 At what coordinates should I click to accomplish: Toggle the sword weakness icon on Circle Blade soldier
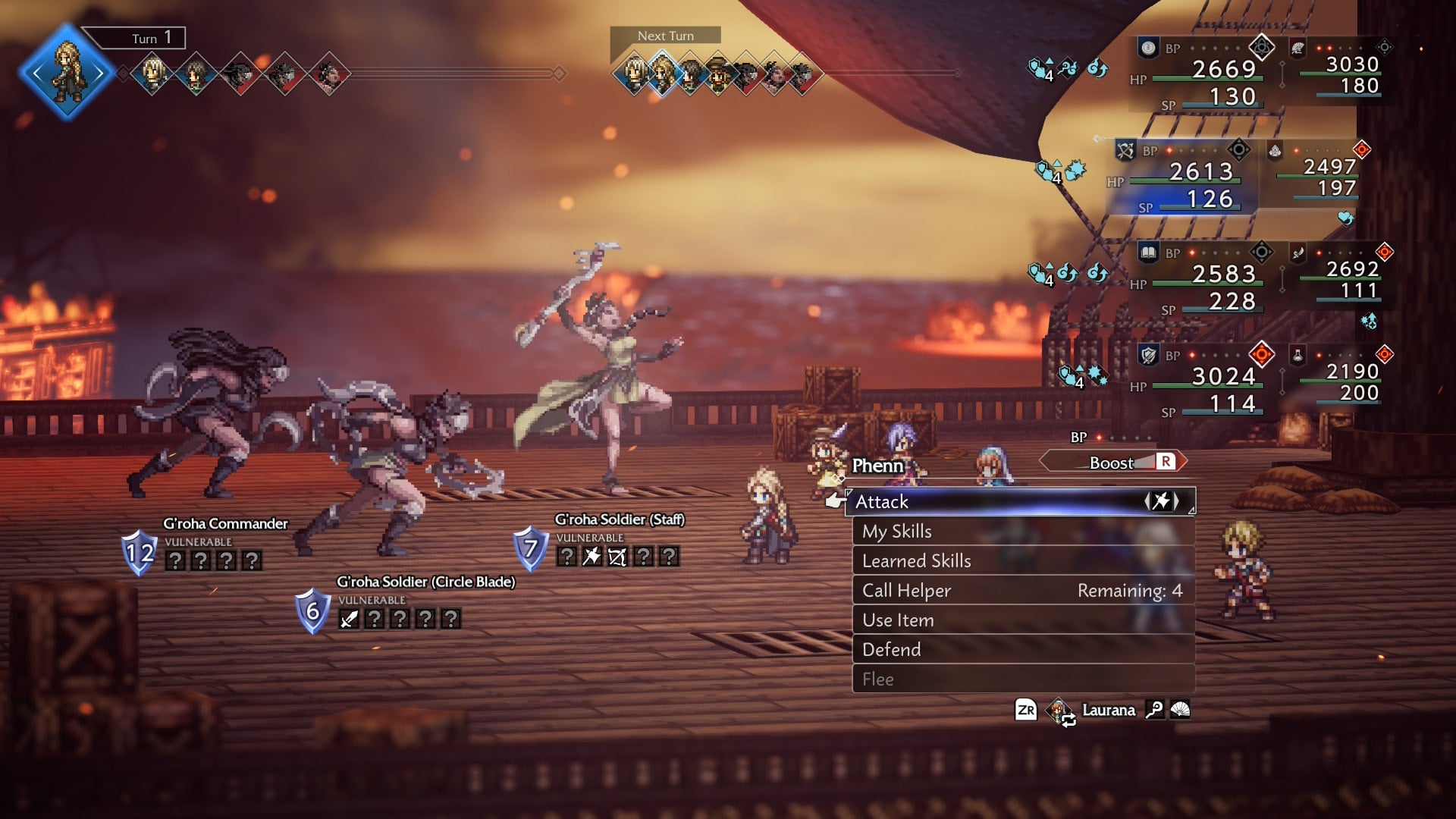(349, 619)
